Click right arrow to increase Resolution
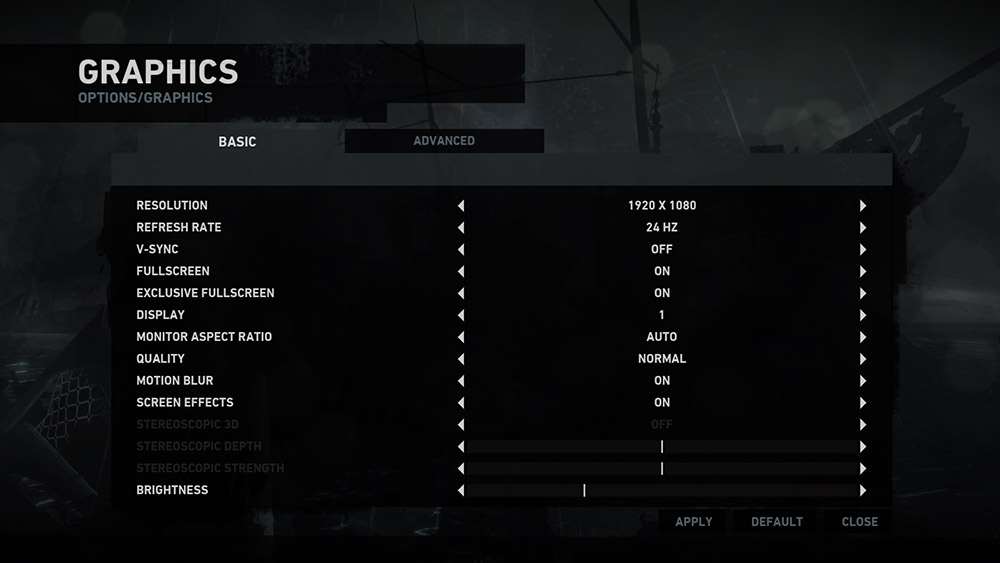This screenshot has width=1000, height=563. point(862,206)
